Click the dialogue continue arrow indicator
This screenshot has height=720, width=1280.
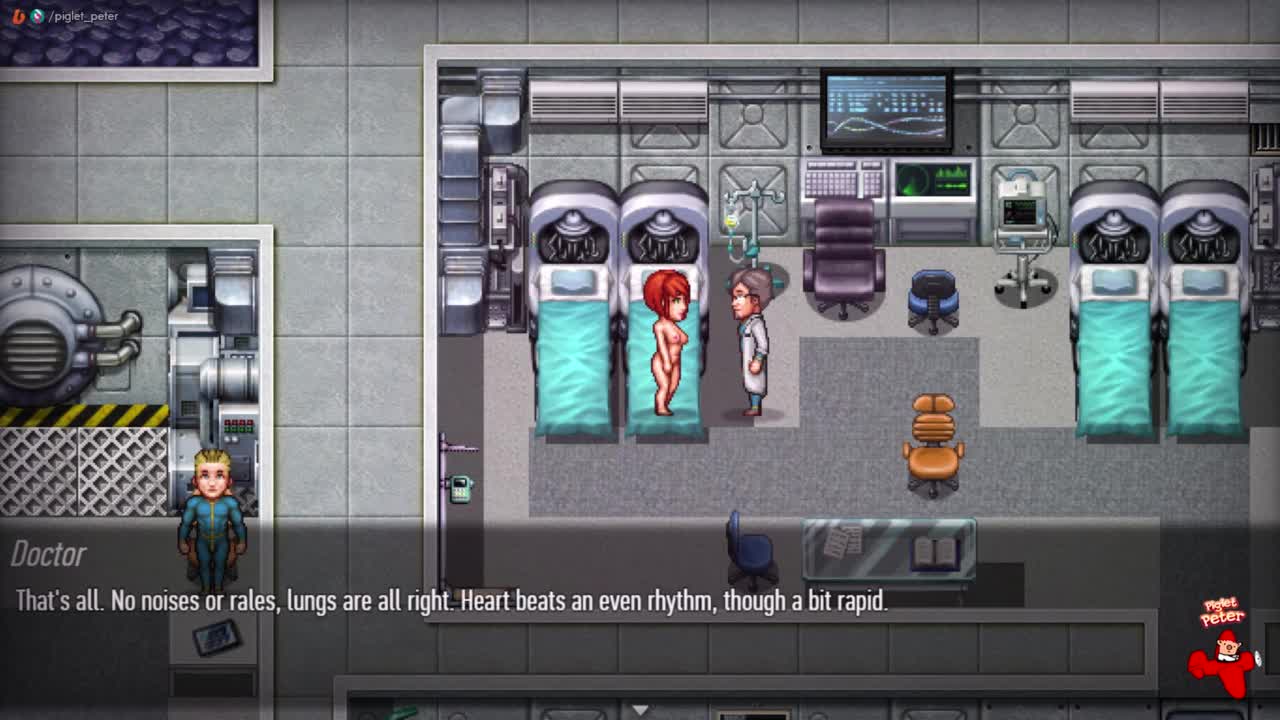[x=640, y=710]
